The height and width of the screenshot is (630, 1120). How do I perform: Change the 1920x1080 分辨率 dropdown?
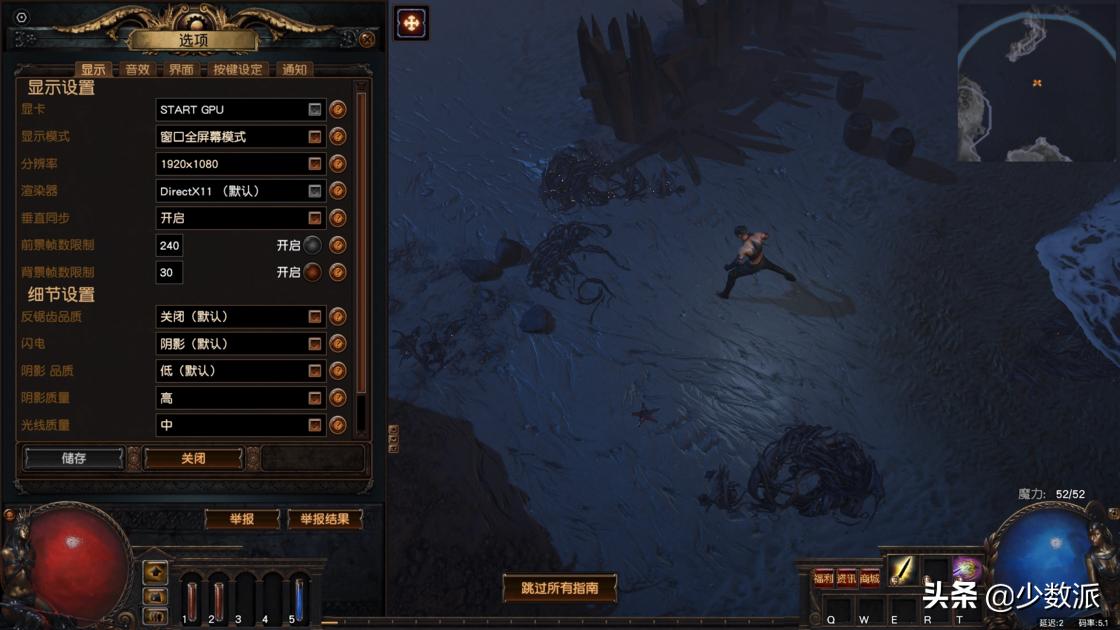(241, 163)
